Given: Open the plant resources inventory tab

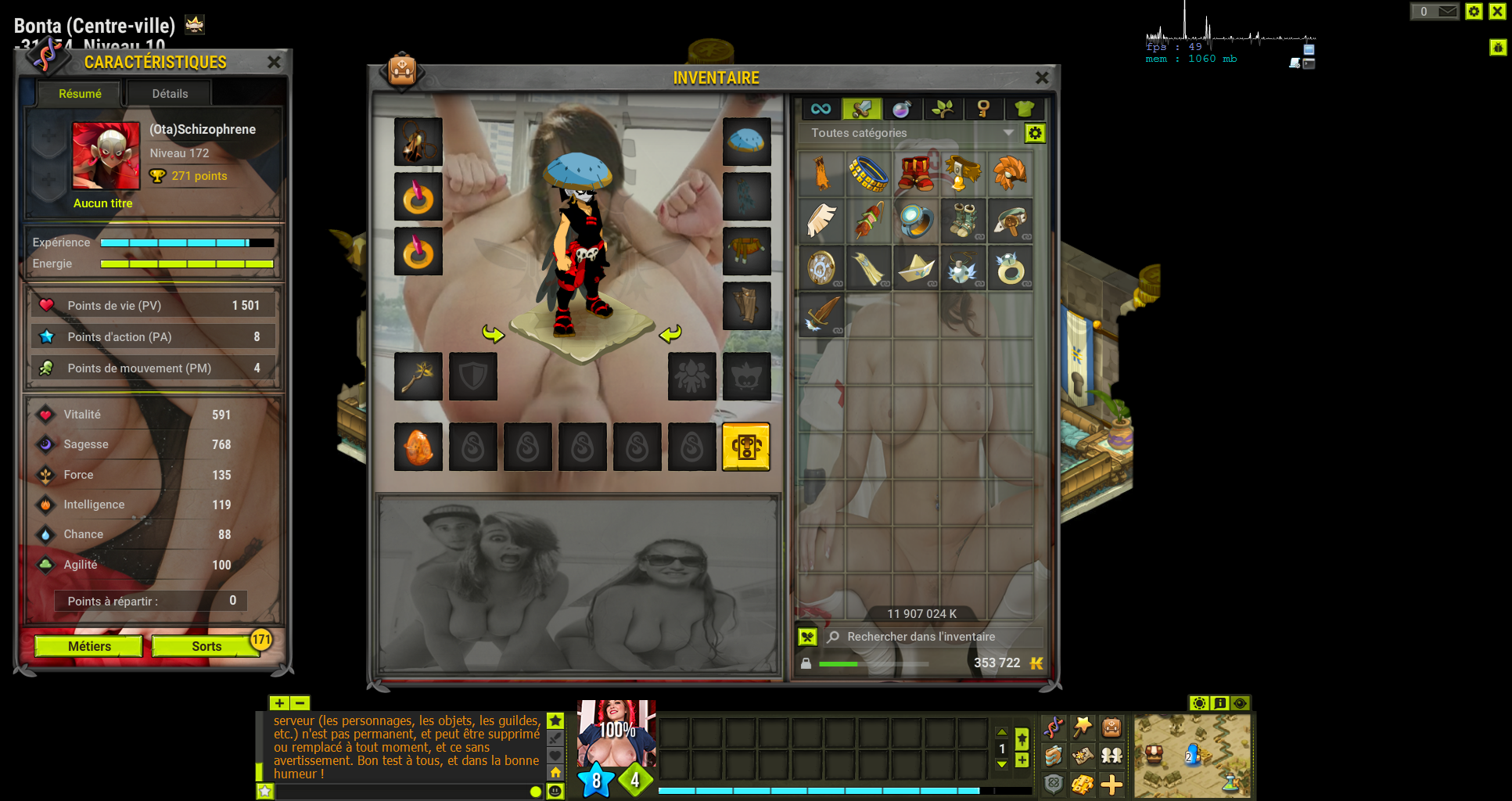Looking at the screenshot, I should pyautogui.click(x=943, y=109).
